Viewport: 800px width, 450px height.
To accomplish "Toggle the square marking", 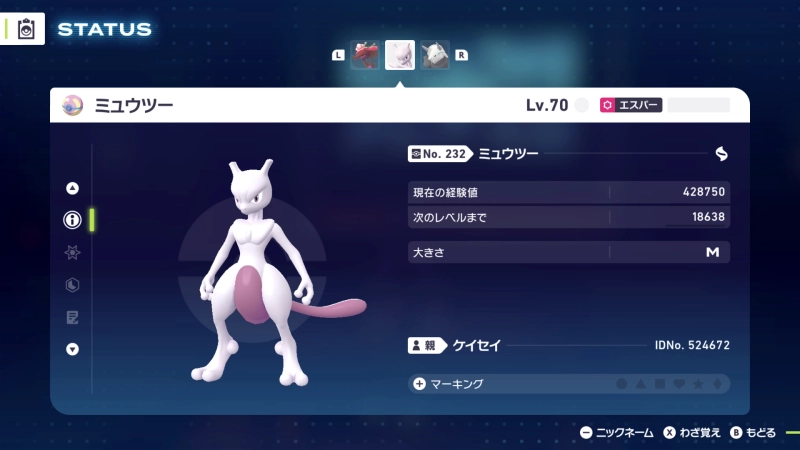I will tap(660, 384).
